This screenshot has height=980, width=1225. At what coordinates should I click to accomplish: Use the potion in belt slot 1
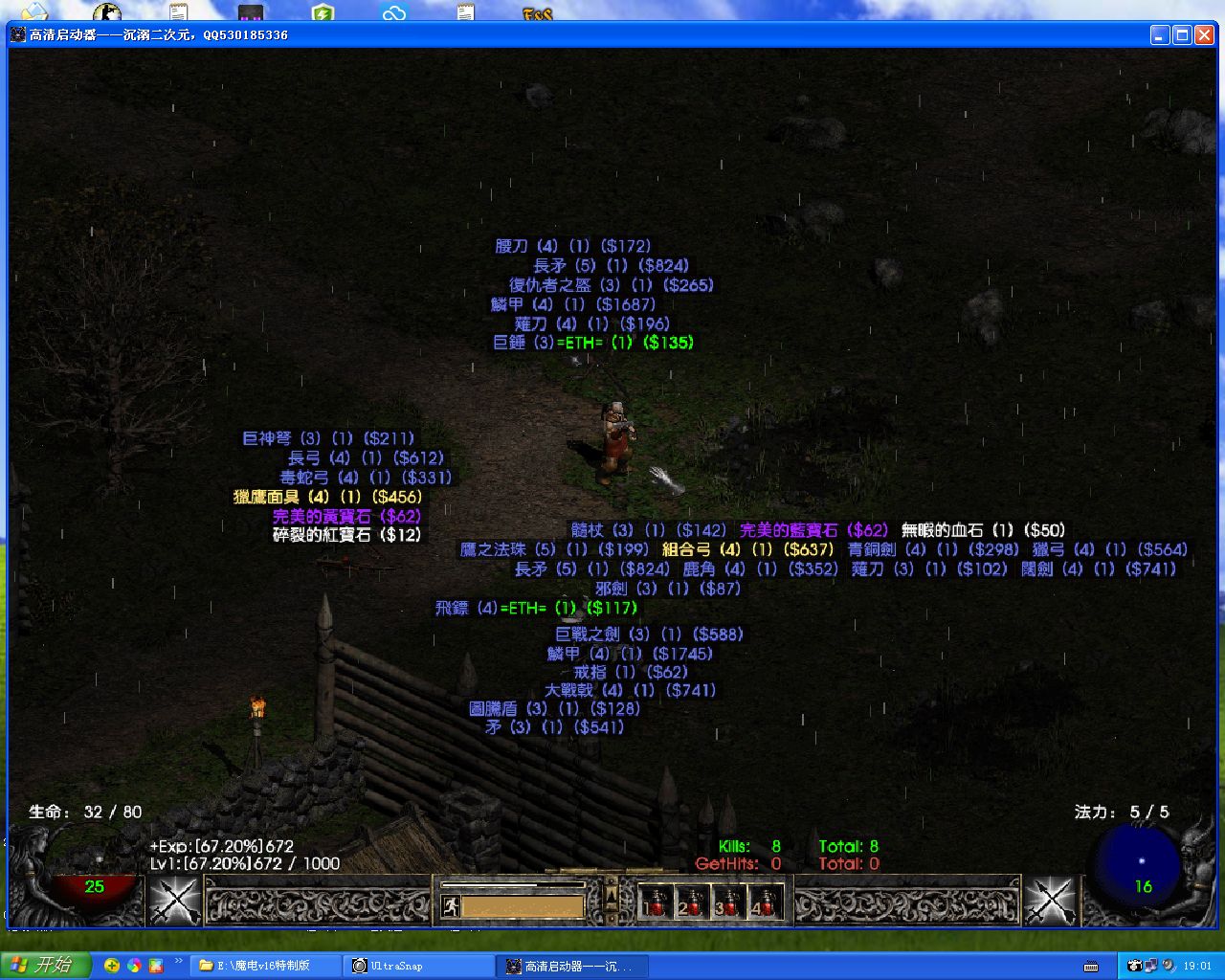click(x=655, y=902)
